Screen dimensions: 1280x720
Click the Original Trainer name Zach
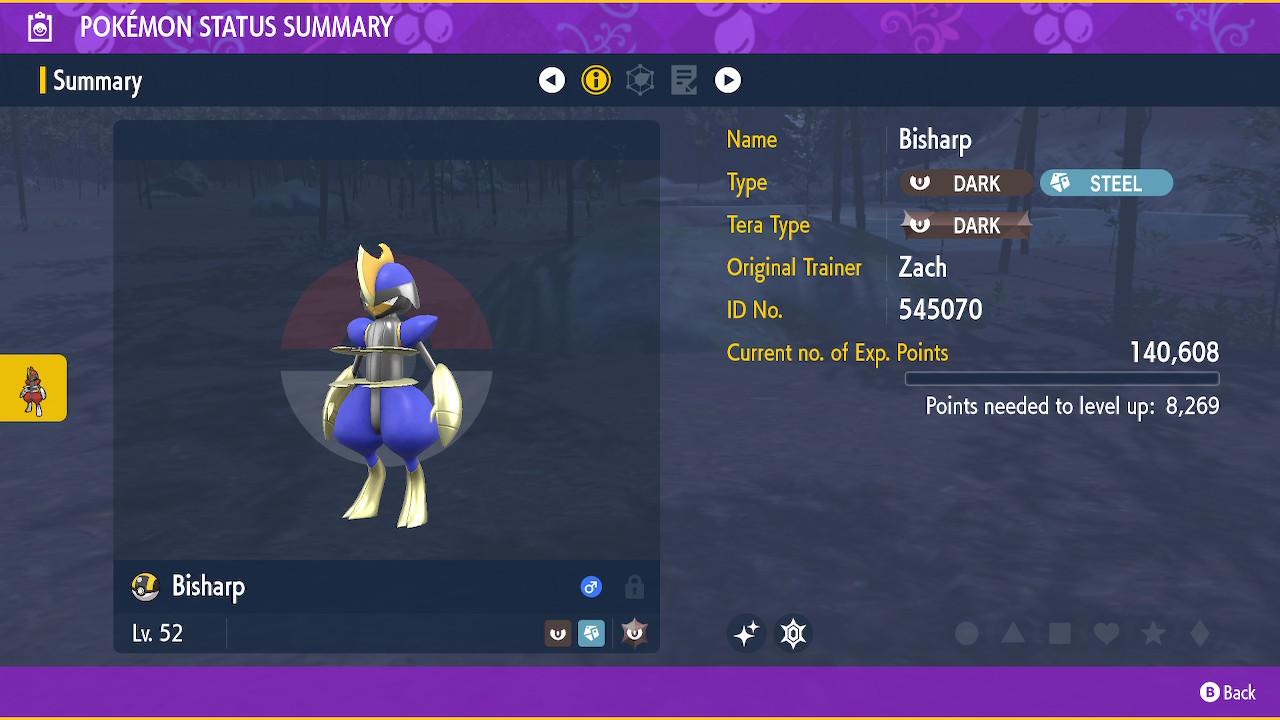tap(923, 267)
